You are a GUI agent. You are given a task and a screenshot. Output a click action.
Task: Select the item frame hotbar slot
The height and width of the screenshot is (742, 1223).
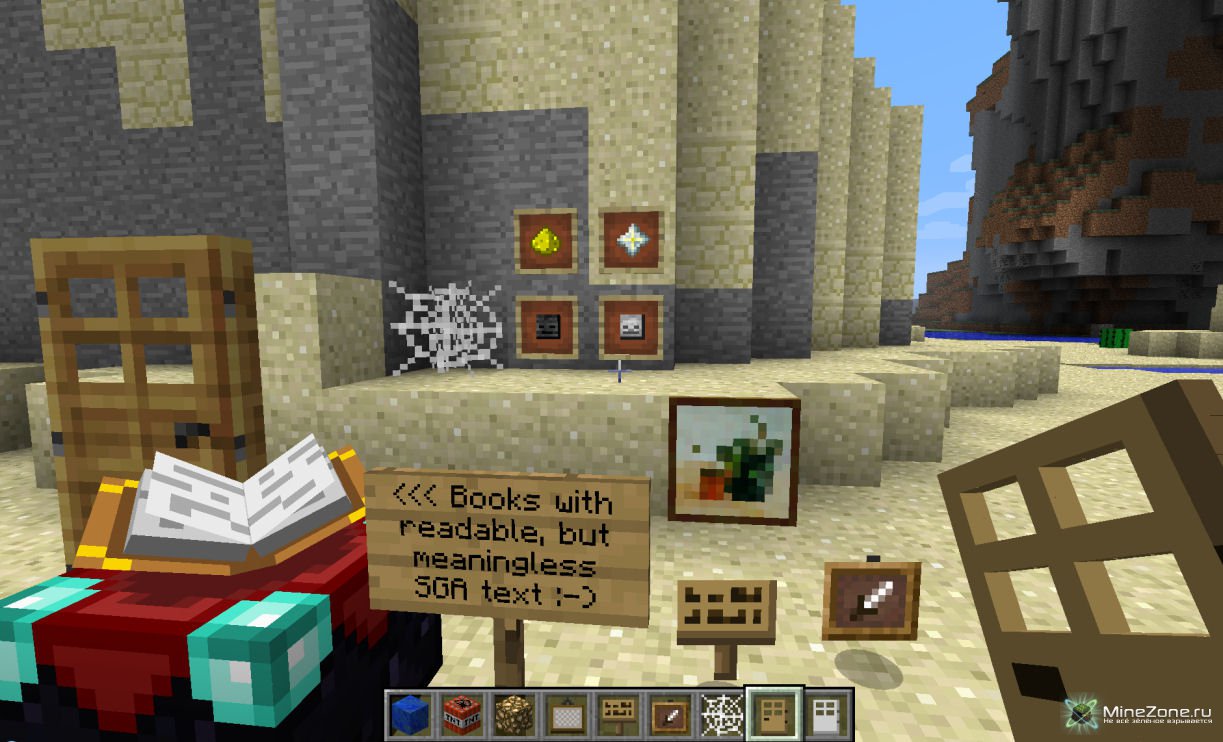(670, 713)
